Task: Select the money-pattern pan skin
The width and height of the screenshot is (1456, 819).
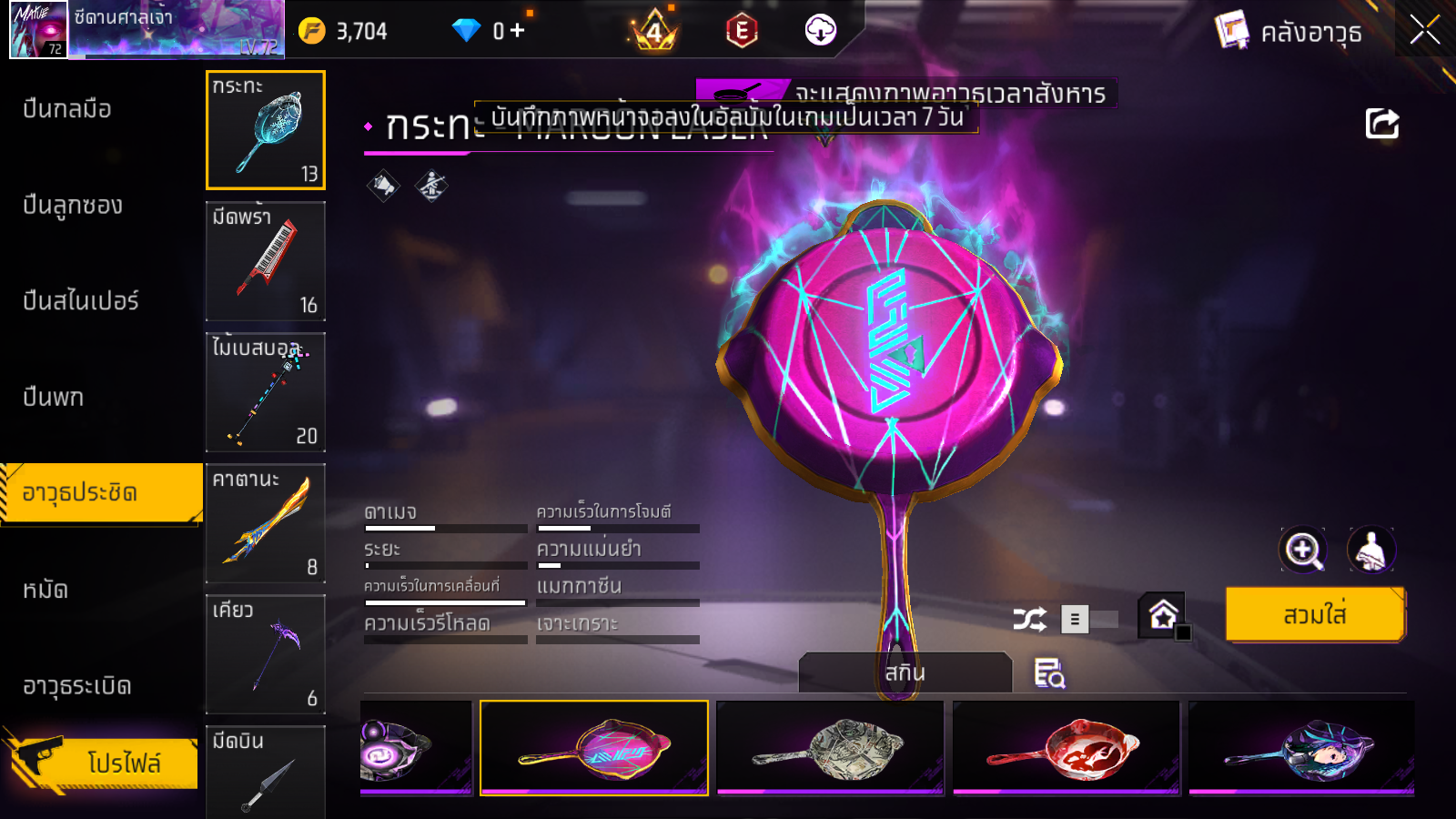Action: tap(830, 748)
